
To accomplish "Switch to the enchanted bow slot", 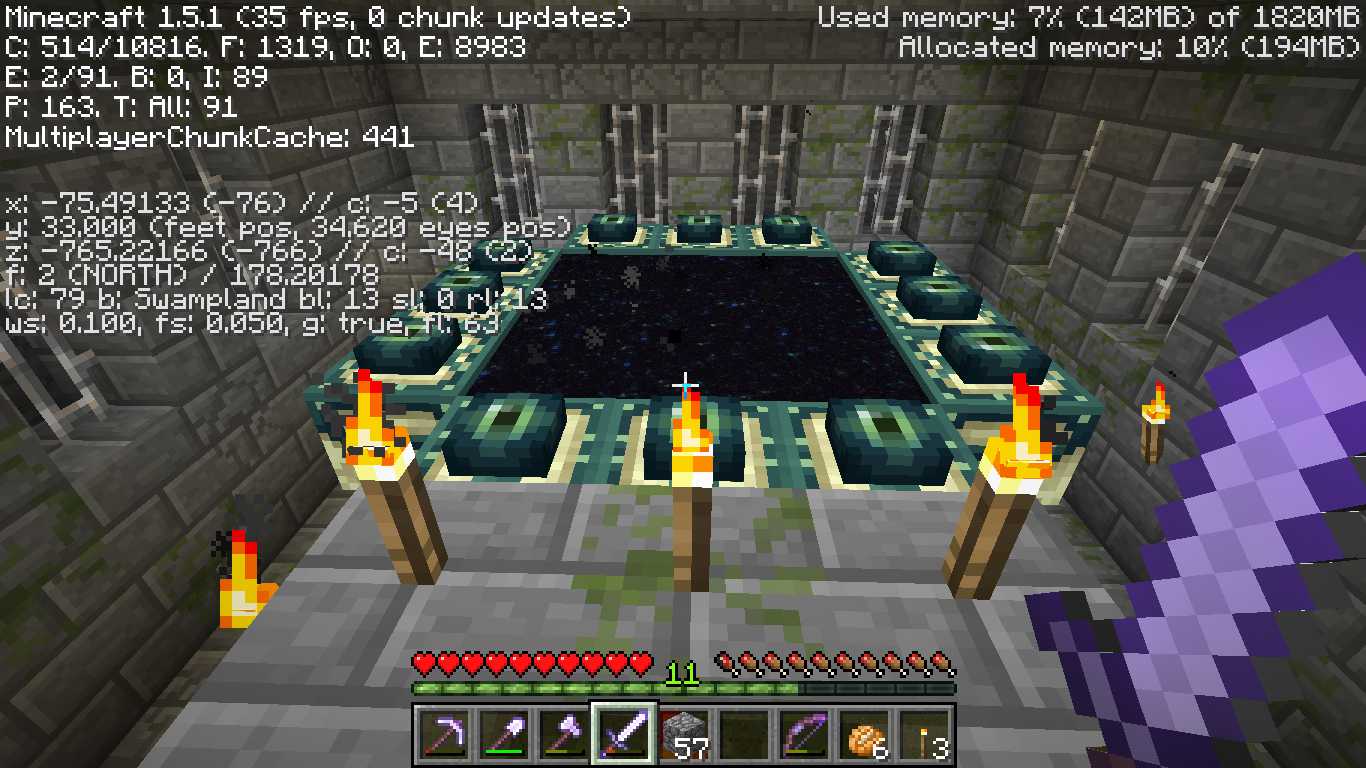I will [x=804, y=736].
